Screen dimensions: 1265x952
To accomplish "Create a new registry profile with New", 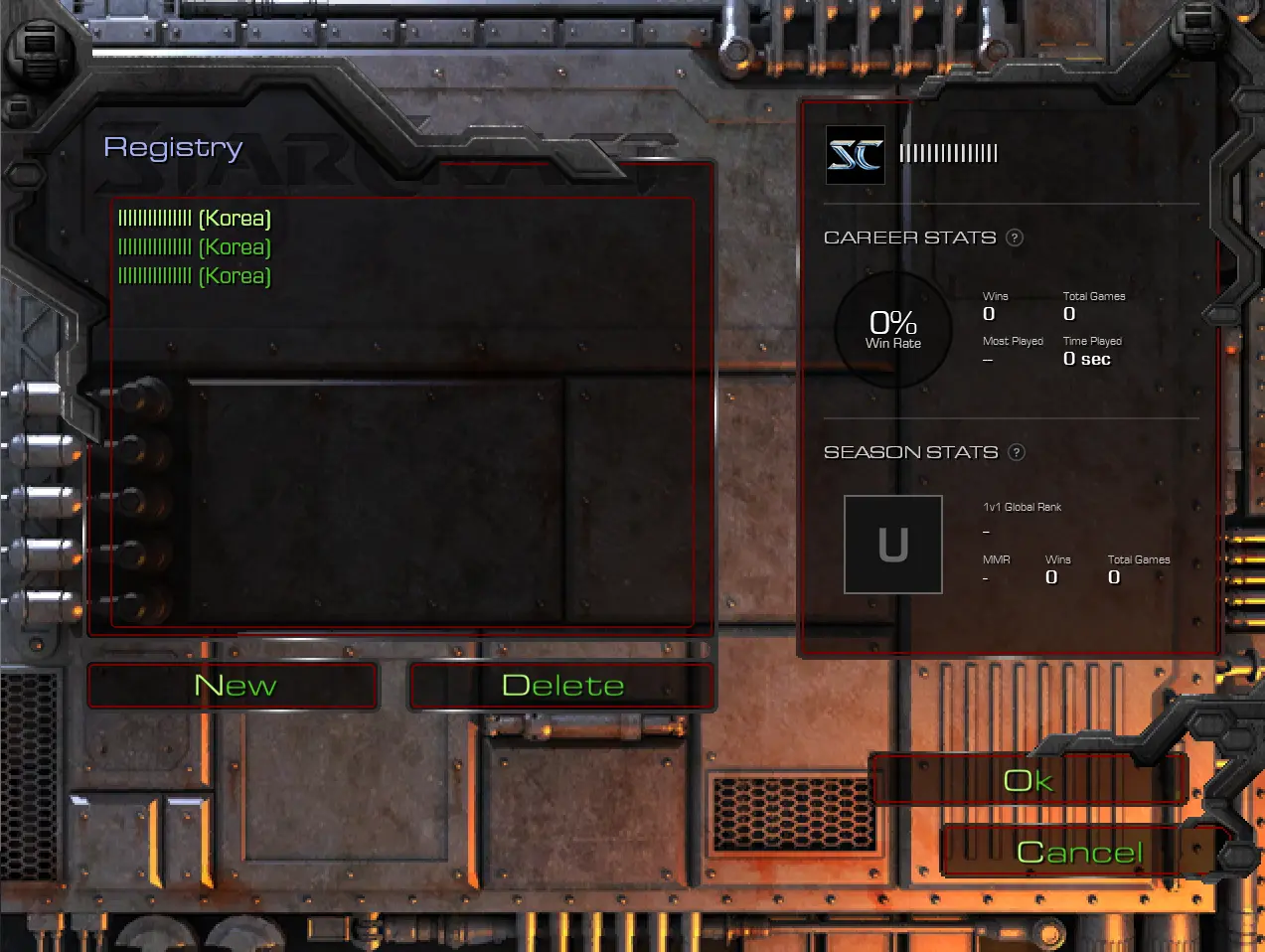I will [x=234, y=686].
